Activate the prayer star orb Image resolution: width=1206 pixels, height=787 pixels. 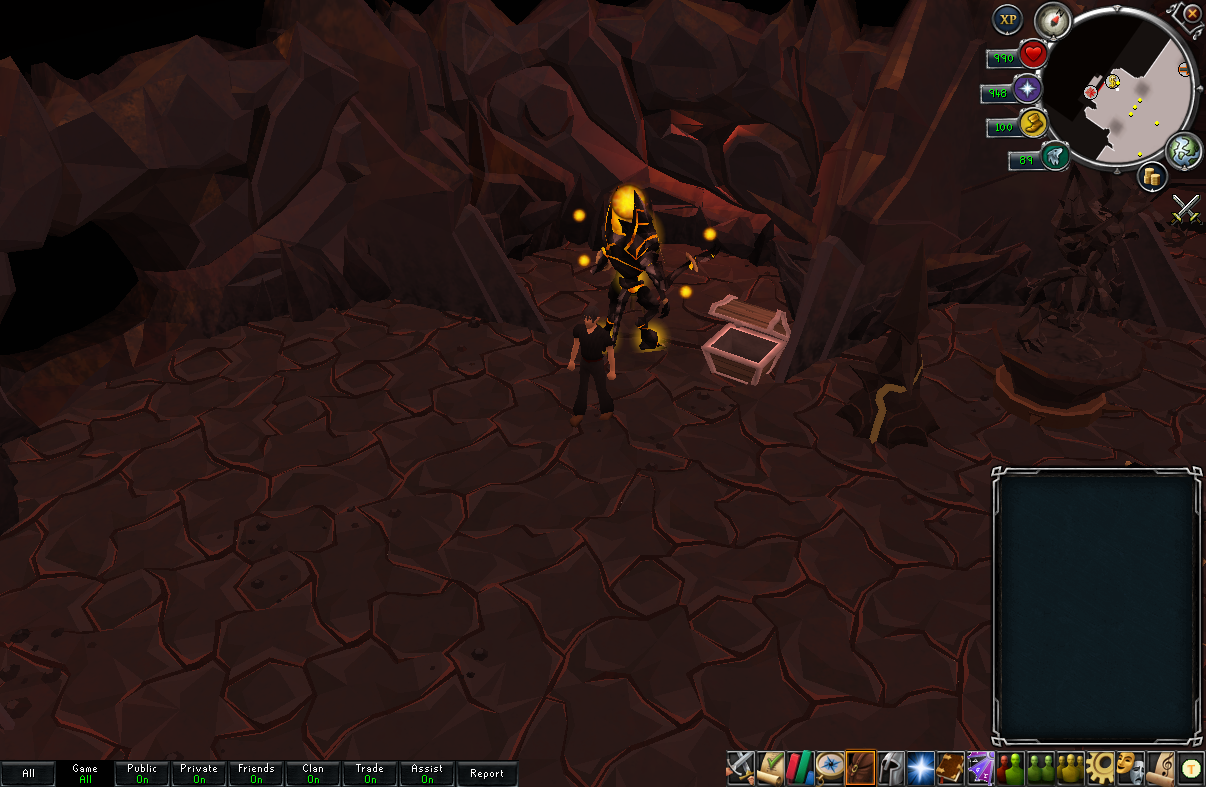[1027, 91]
